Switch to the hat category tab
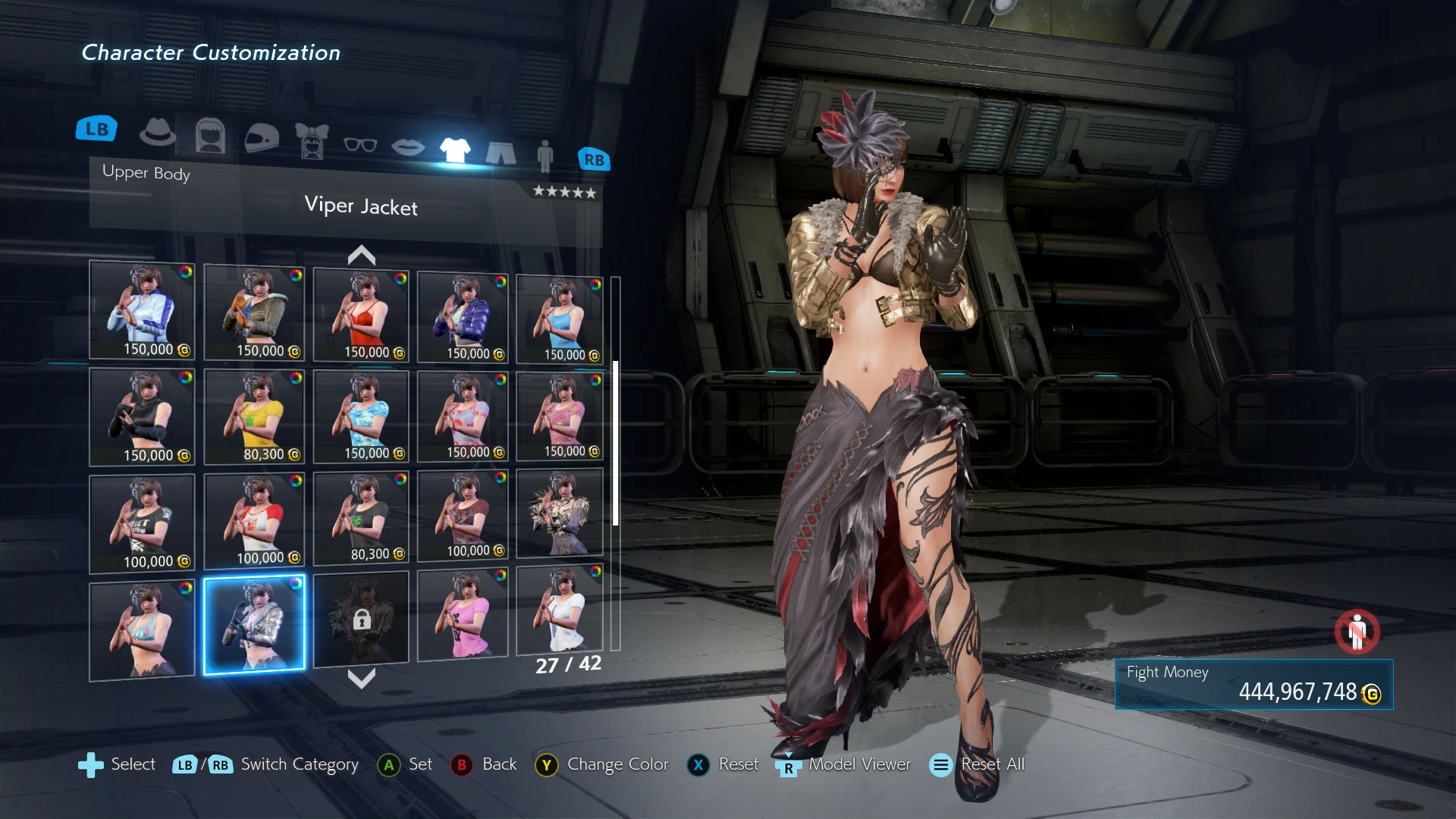This screenshot has height=819, width=1456. pos(158,133)
